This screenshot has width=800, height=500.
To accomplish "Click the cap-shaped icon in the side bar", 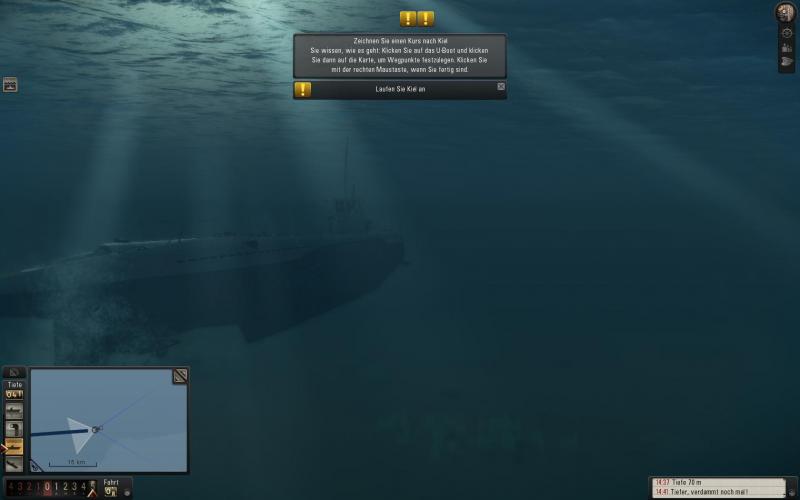I will [x=787, y=63].
